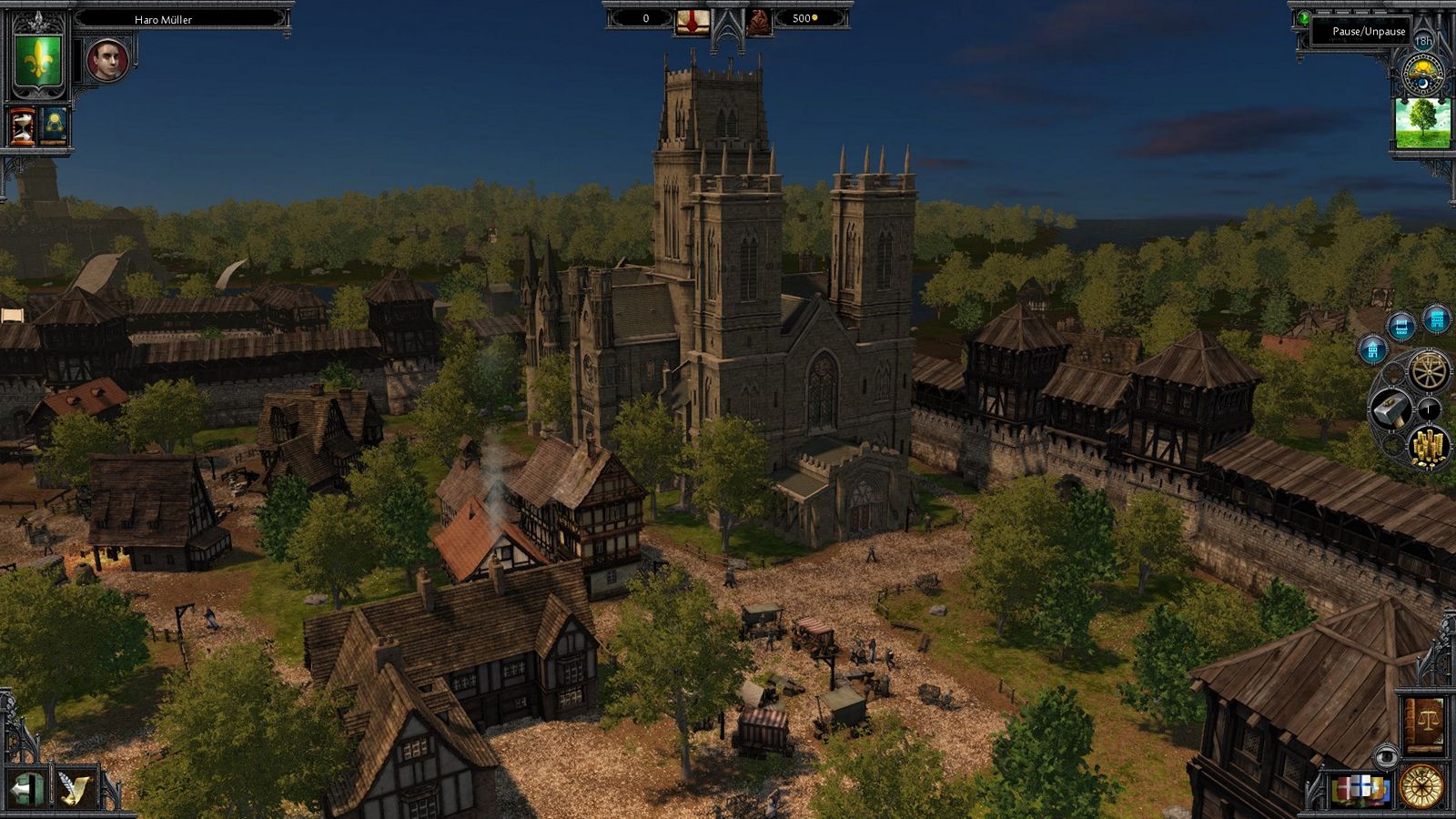
Task: Open the hammer build menu icon
Action: (x=1393, y=407)
